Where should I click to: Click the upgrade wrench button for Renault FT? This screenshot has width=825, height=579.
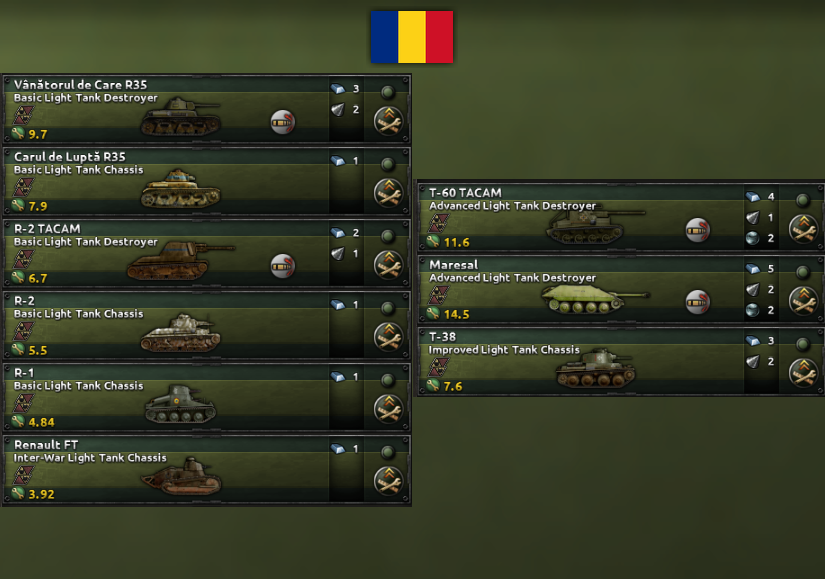click(x=388, y=480)
